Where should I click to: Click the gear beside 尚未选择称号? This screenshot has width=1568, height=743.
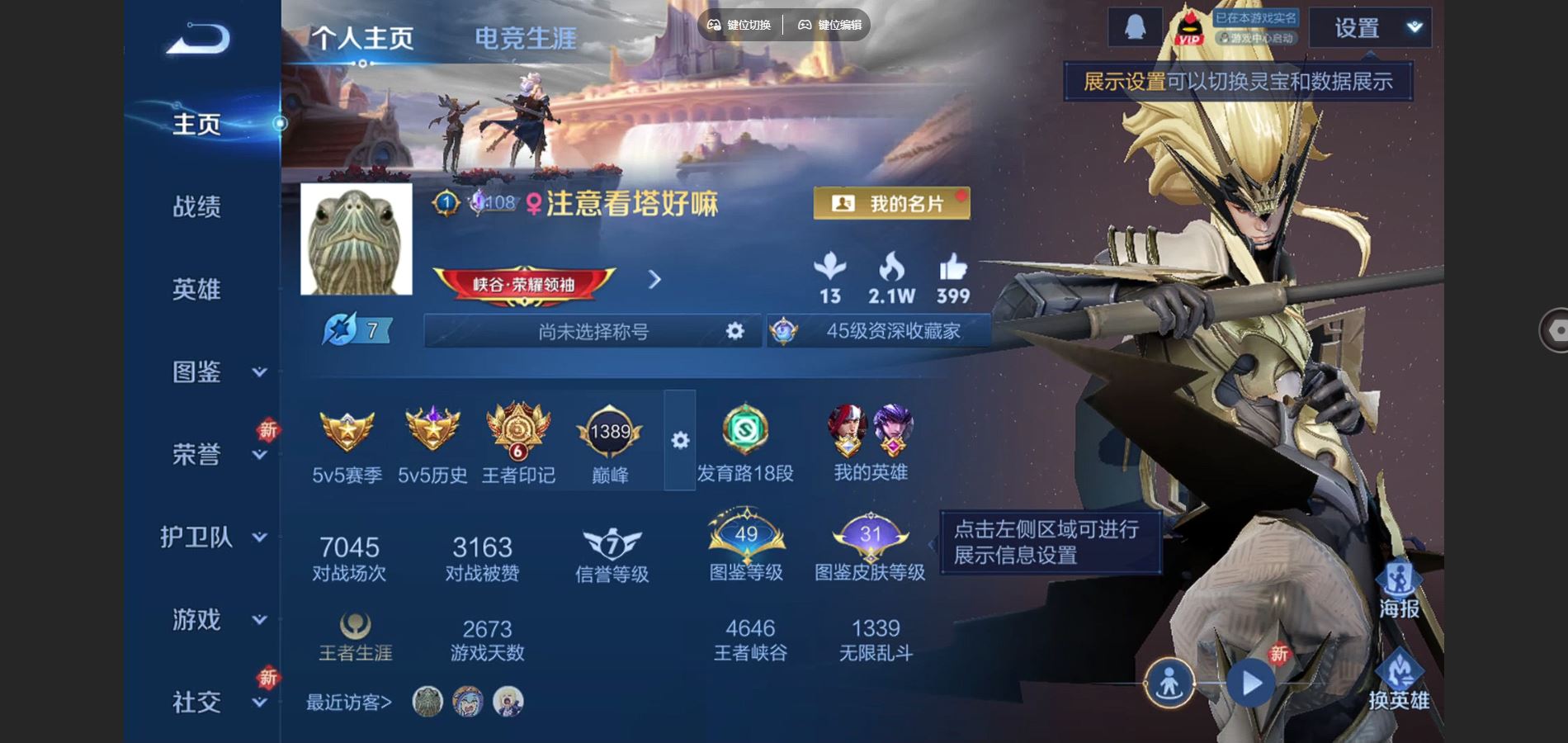point(733,331)
